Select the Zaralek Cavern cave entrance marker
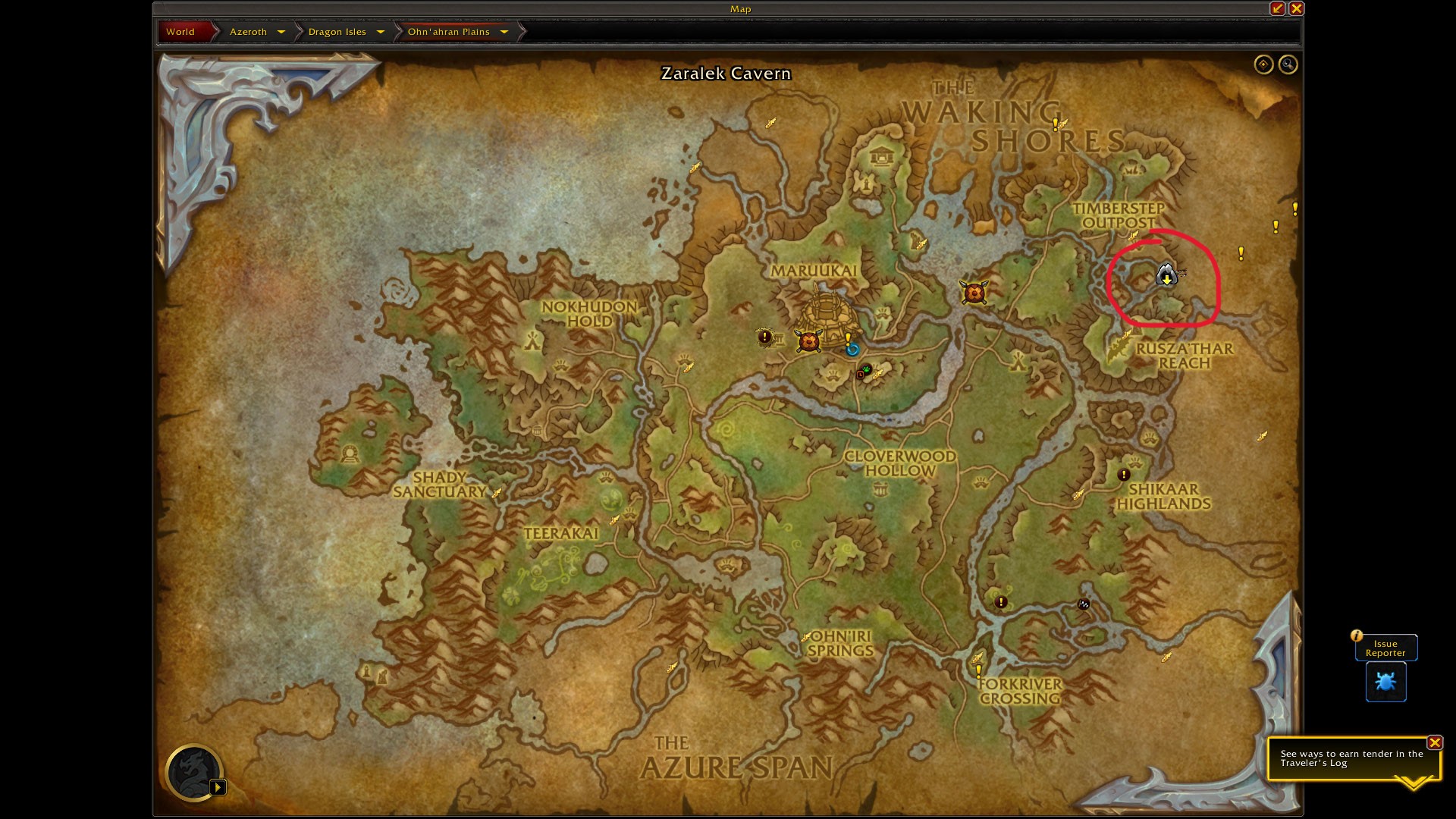Image resolution: width=1456 pixels, height=819 pixels. 1166,275
